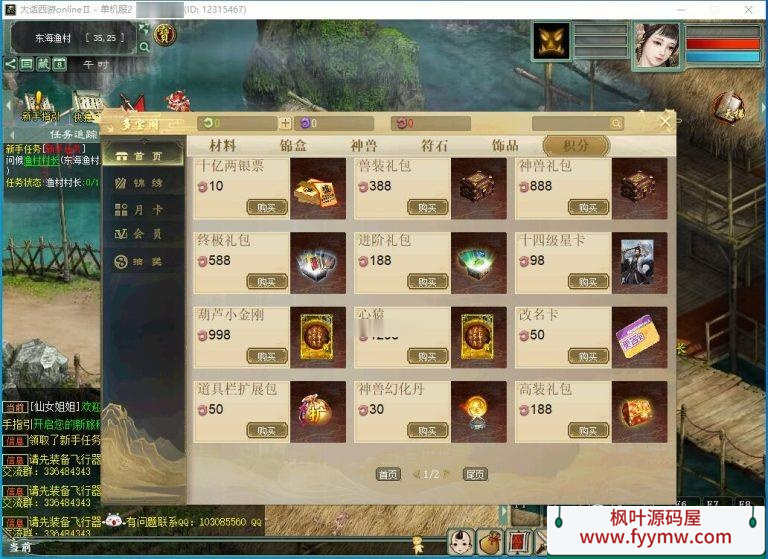Select the 积分 points tab
This screenshot has height=559, width=768.
coord(576,146)
